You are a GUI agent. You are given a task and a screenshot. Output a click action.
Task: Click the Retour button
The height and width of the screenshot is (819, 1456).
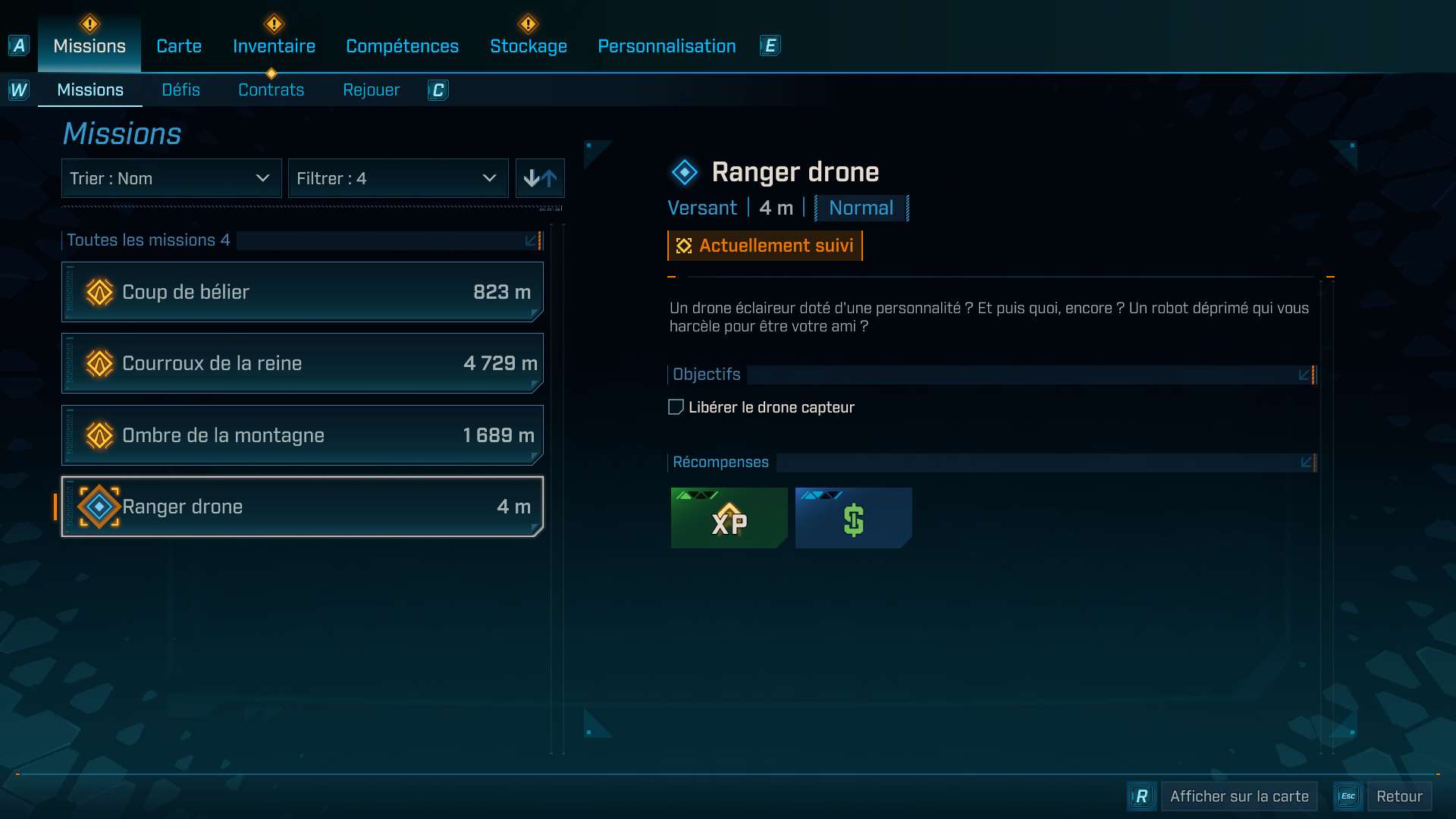(x=1400, y=796)
